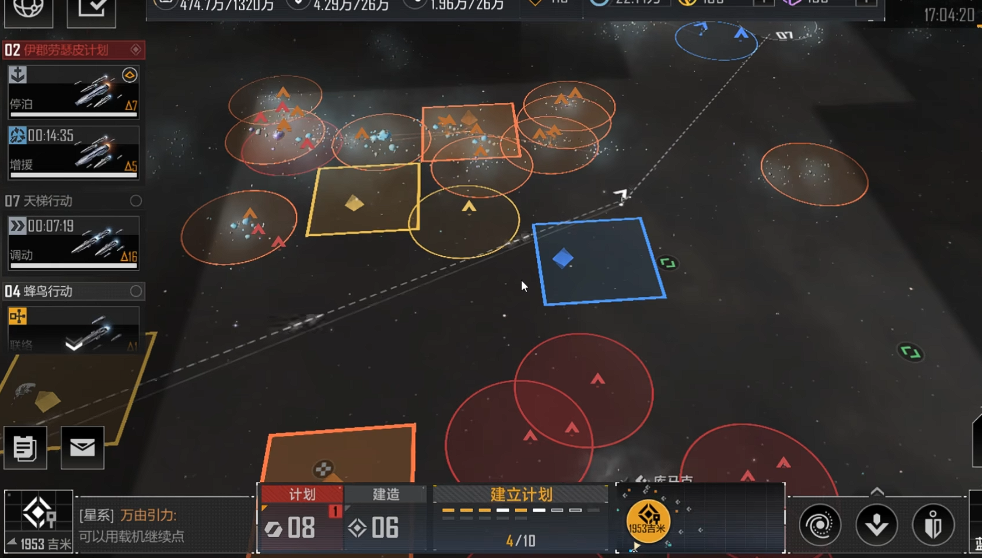Click the 1953 吉米 base icon
This screenshot has width=982, height=558.
pyautogui.click(x=38, y=518)
